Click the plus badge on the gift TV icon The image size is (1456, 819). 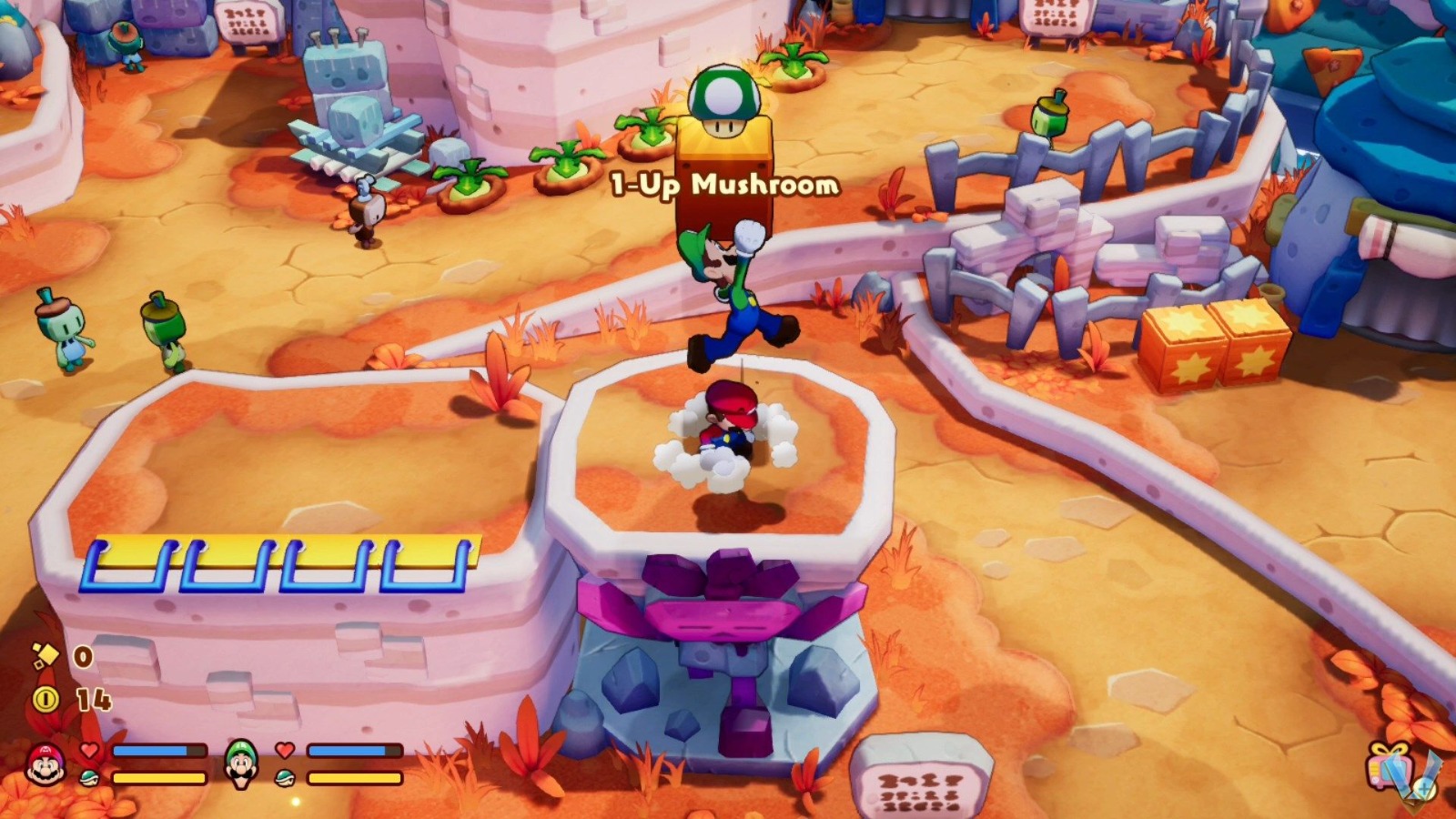pos(1423,788)
